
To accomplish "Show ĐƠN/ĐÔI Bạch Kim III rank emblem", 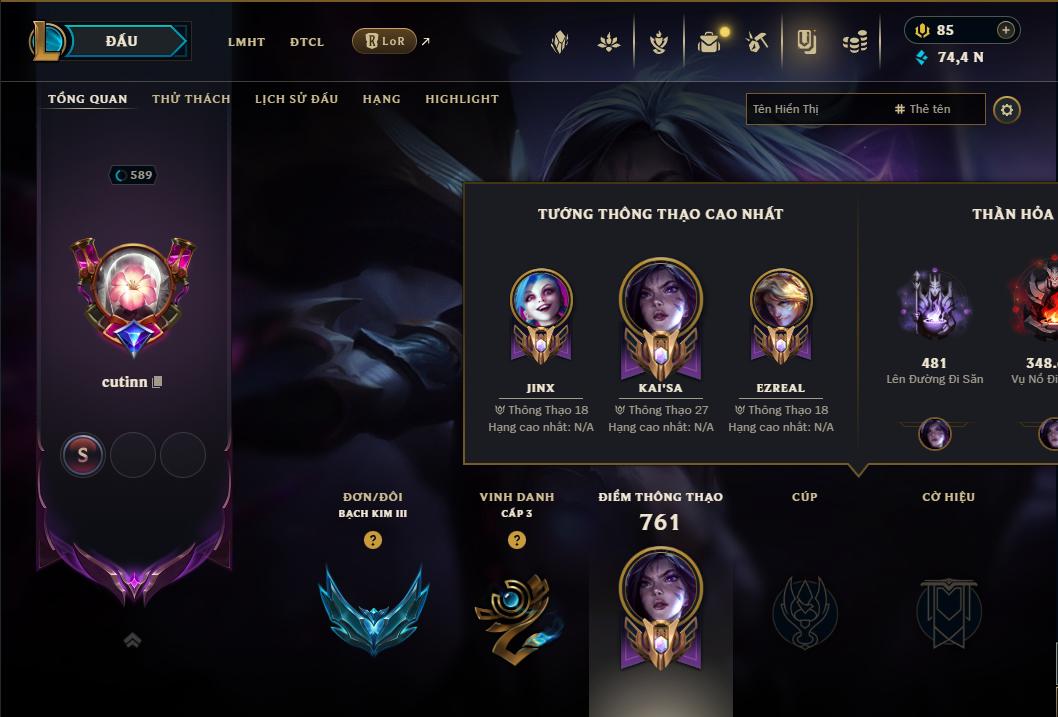I will coord(373,609).
